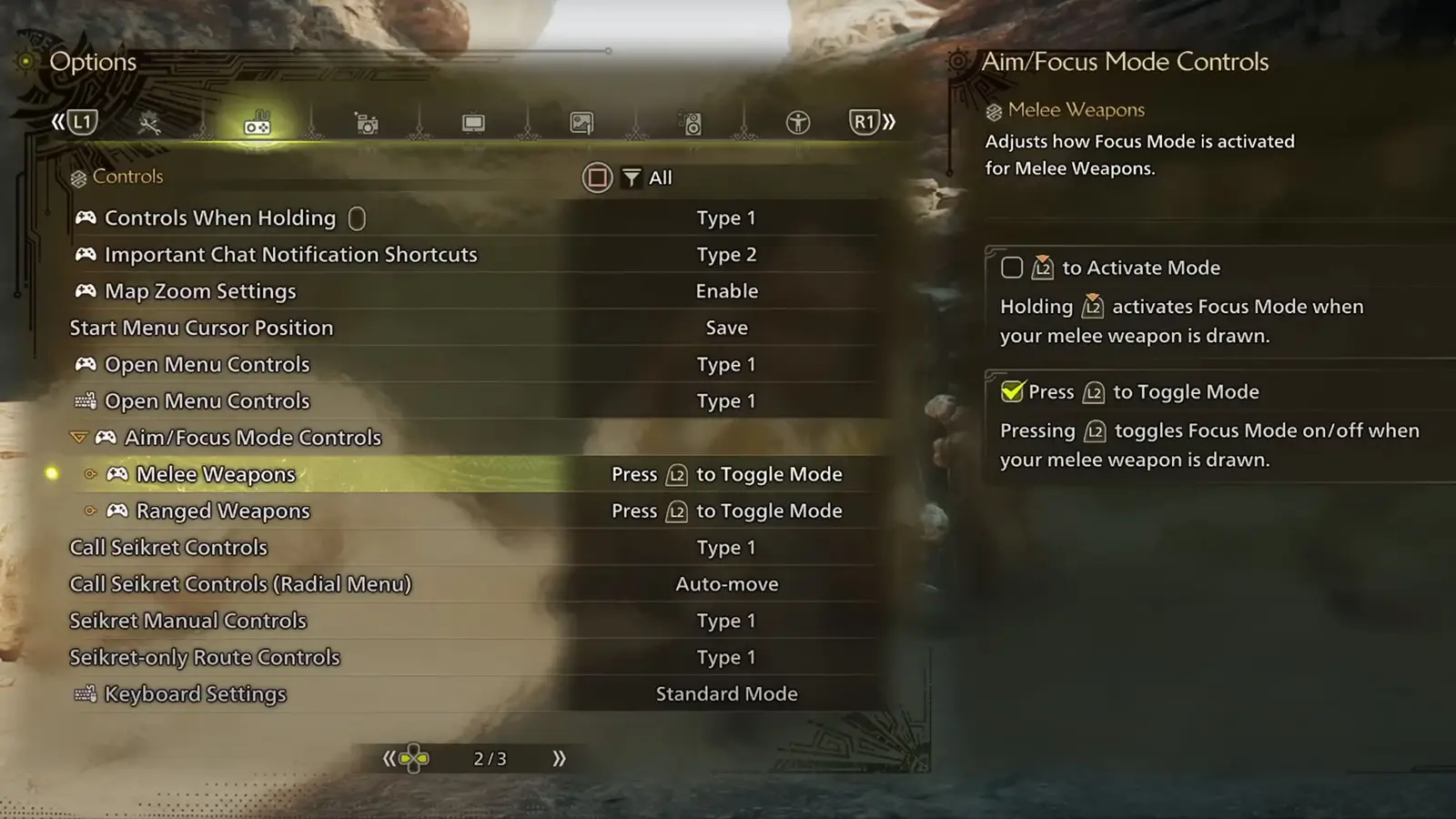This screenshot has width=1456, height=819.
Task: Select the audio settings speaker icon
Action: [691, 121]
